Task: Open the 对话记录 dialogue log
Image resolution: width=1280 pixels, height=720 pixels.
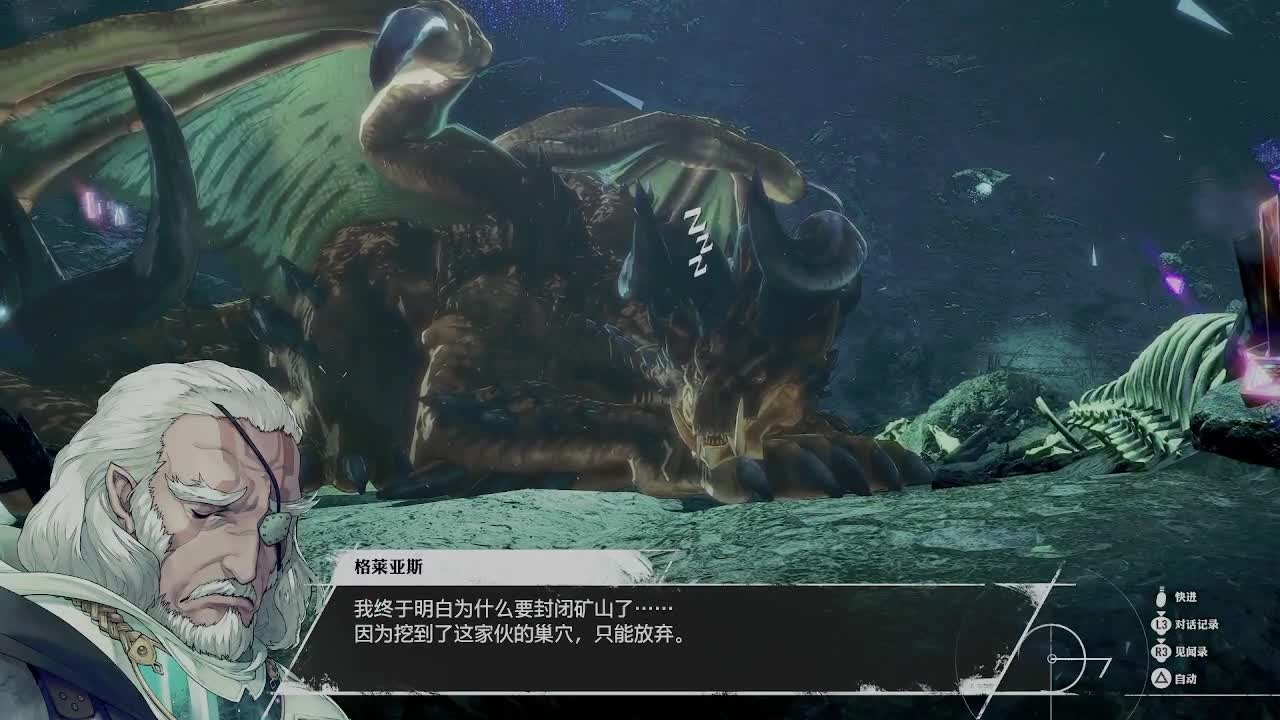Action: [1199, 625]
